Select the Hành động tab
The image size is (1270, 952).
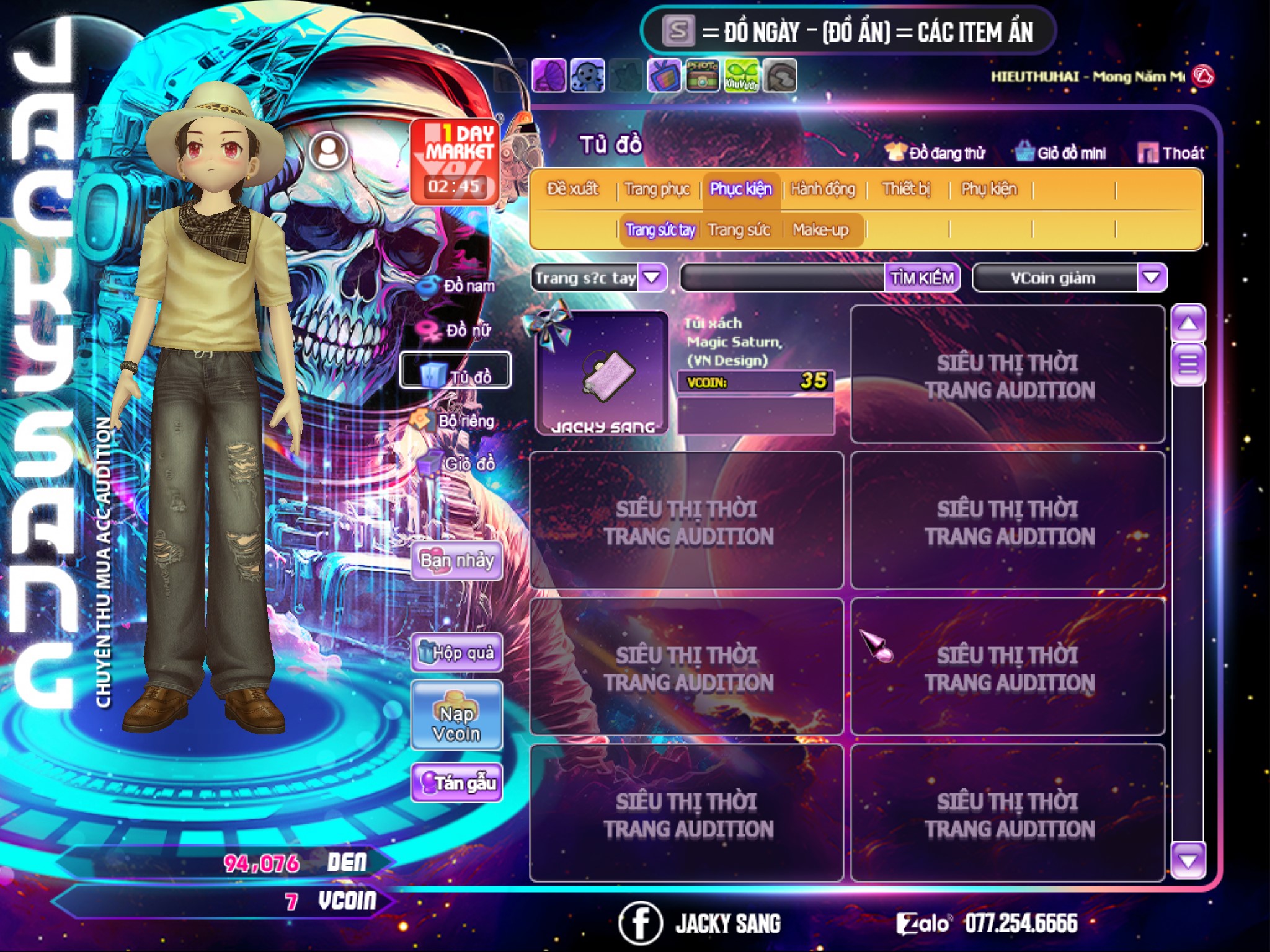tap(823, 189)
